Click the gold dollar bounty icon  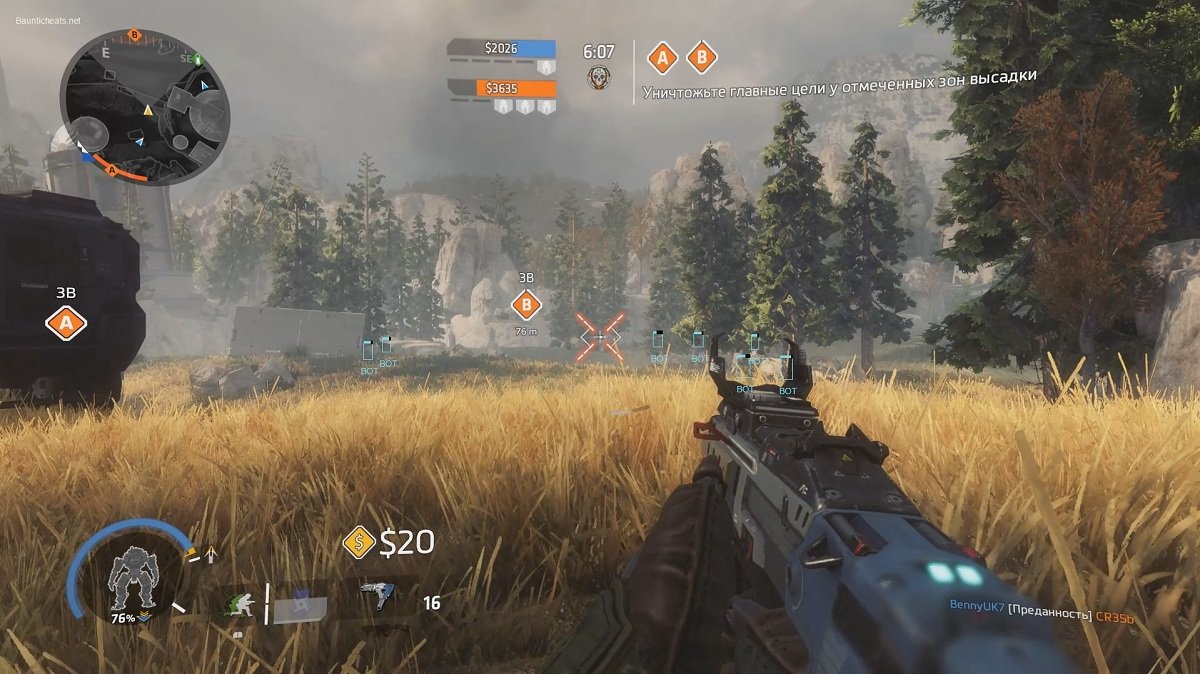pos(358,543)
